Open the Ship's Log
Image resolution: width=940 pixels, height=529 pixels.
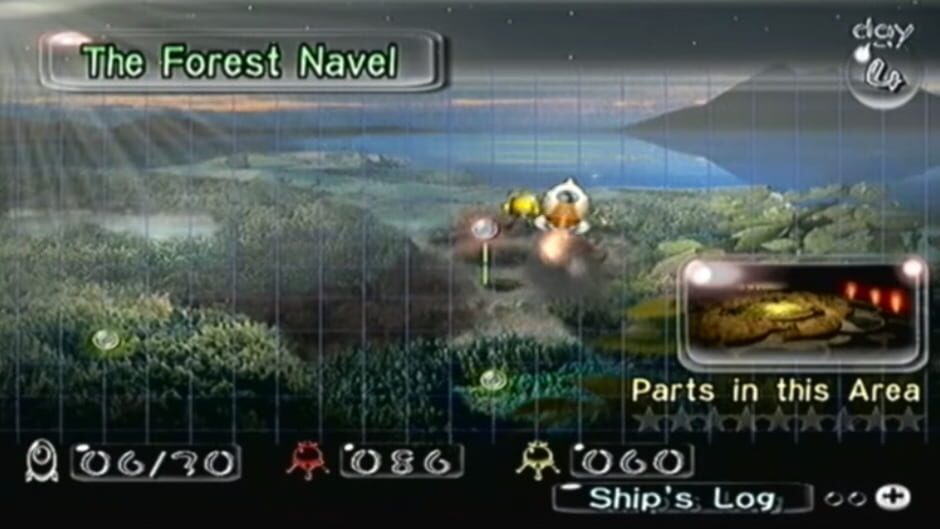682,498
